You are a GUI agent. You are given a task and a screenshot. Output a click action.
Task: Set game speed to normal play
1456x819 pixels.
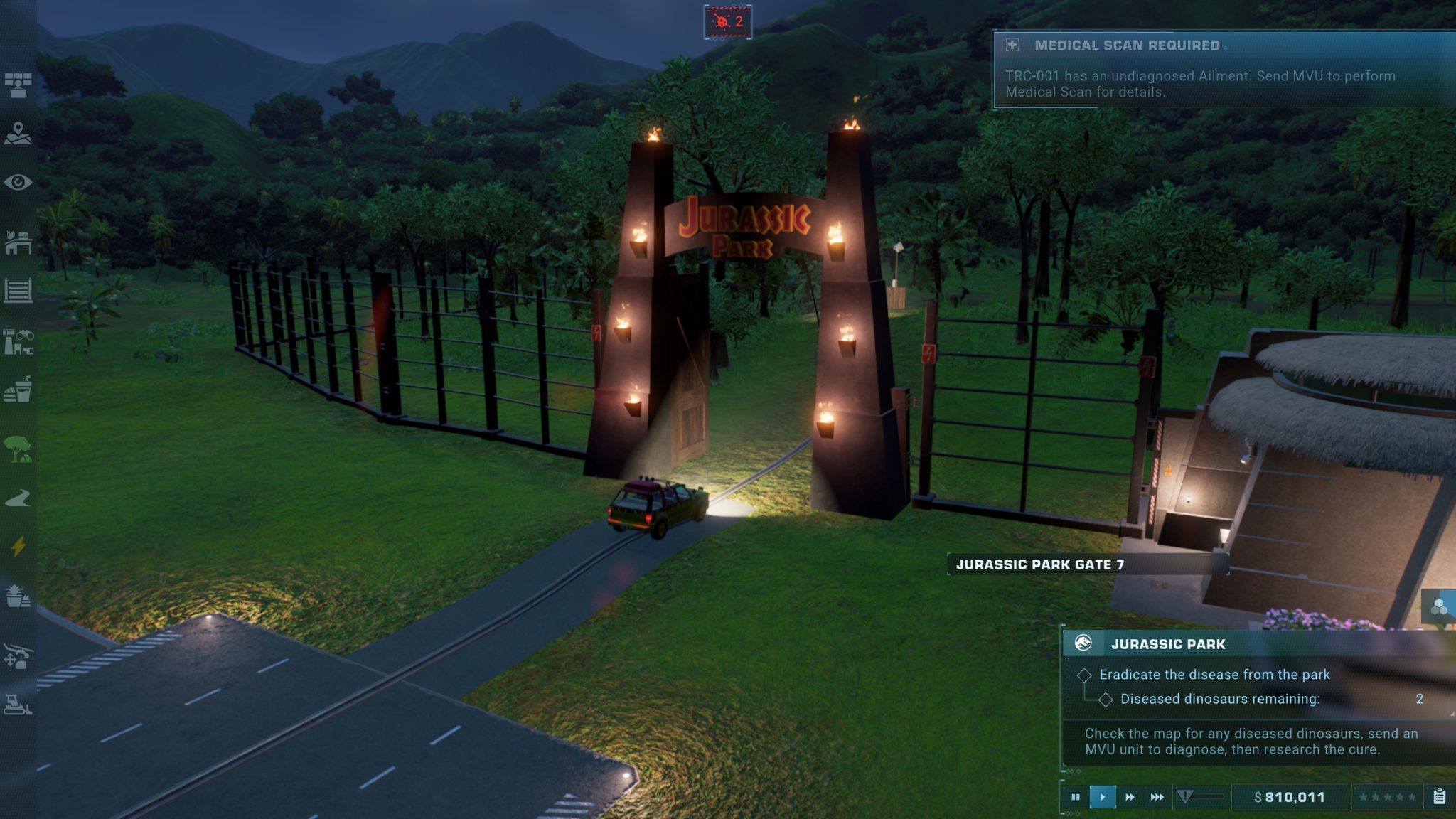tap(1102, 797)
